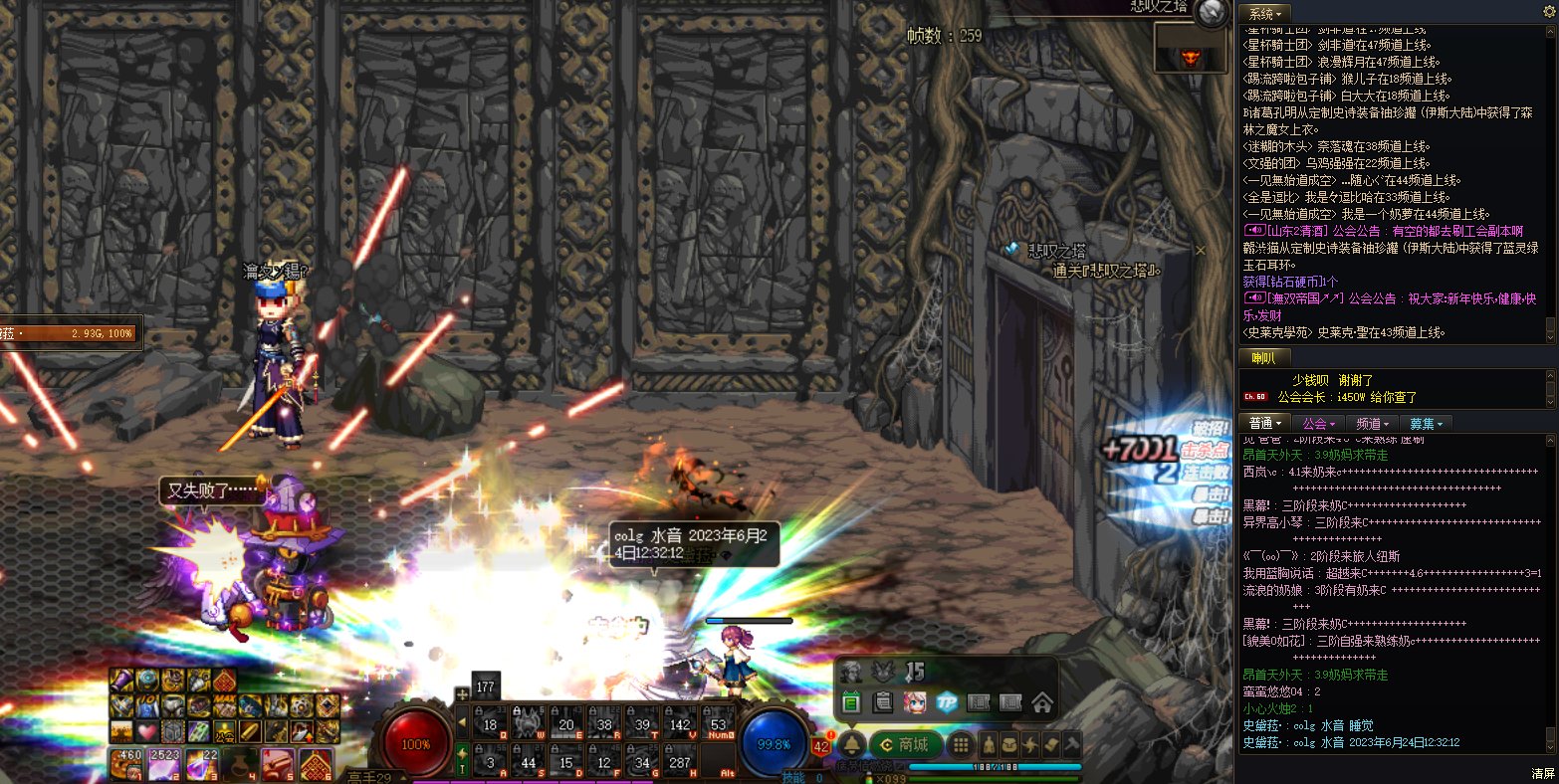Use the pink heart item slot
1559x784 pixels.
coord(147,731)
